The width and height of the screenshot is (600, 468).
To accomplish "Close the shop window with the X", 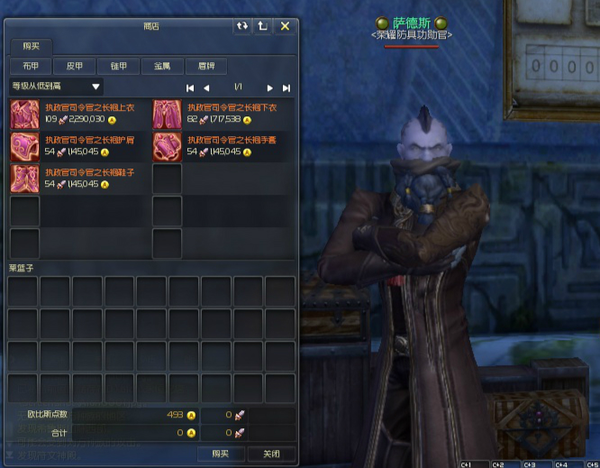I will [x=285, y=26].
